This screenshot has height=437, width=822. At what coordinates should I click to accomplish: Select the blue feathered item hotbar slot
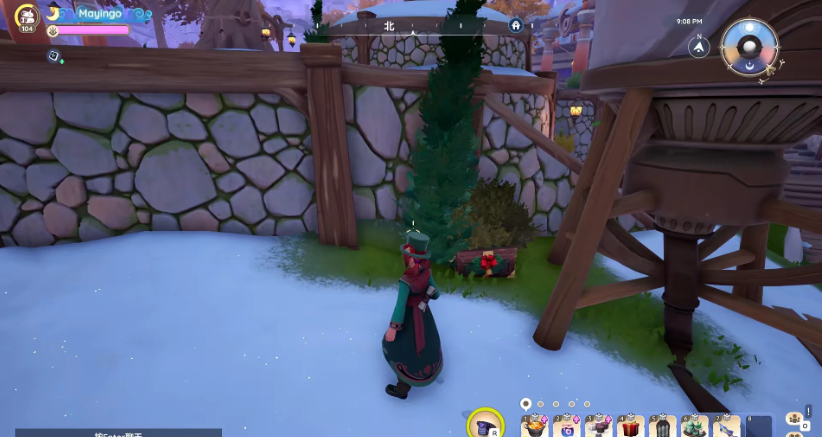724,427
